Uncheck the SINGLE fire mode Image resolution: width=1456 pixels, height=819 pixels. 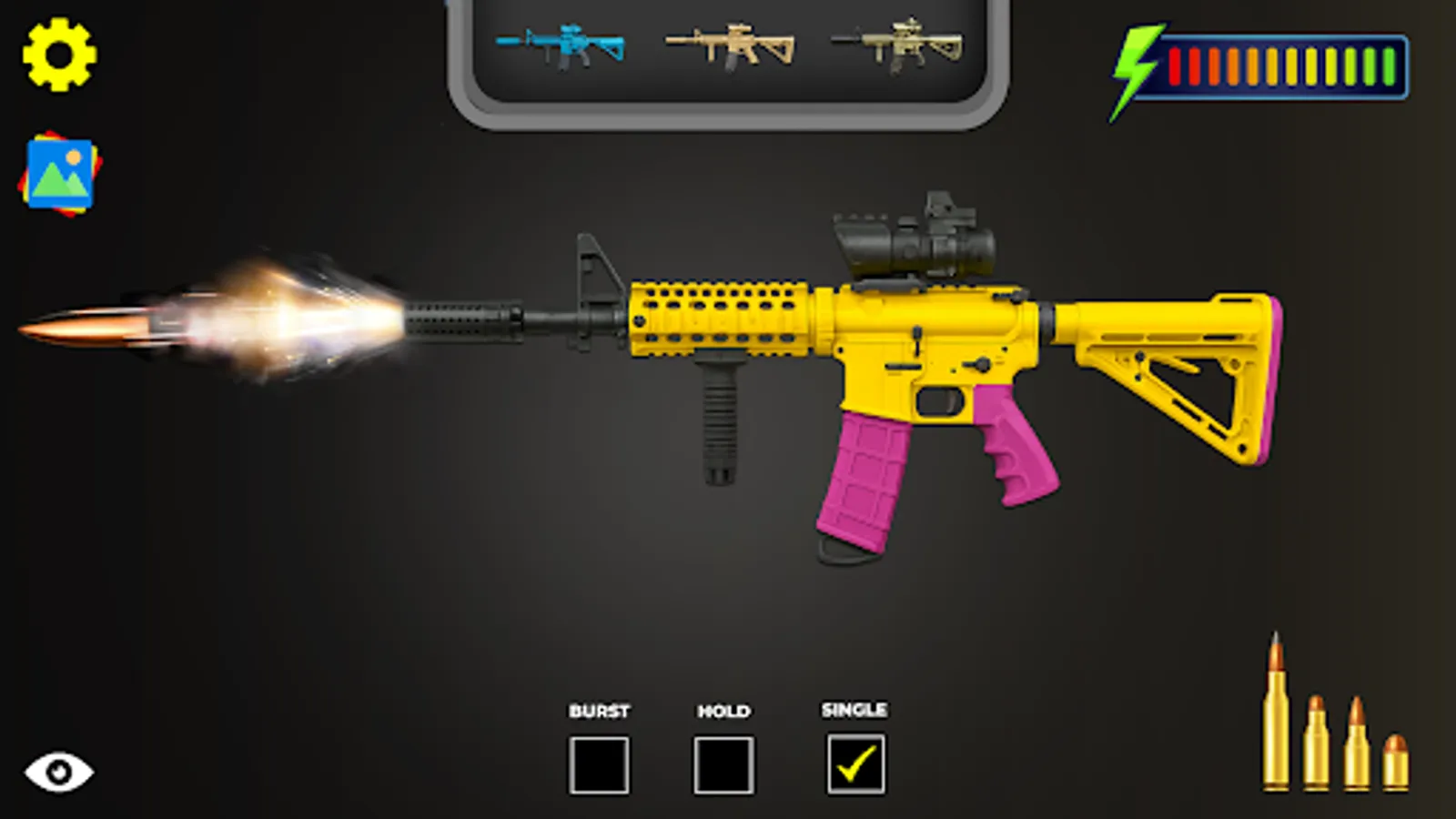[854, 764]
